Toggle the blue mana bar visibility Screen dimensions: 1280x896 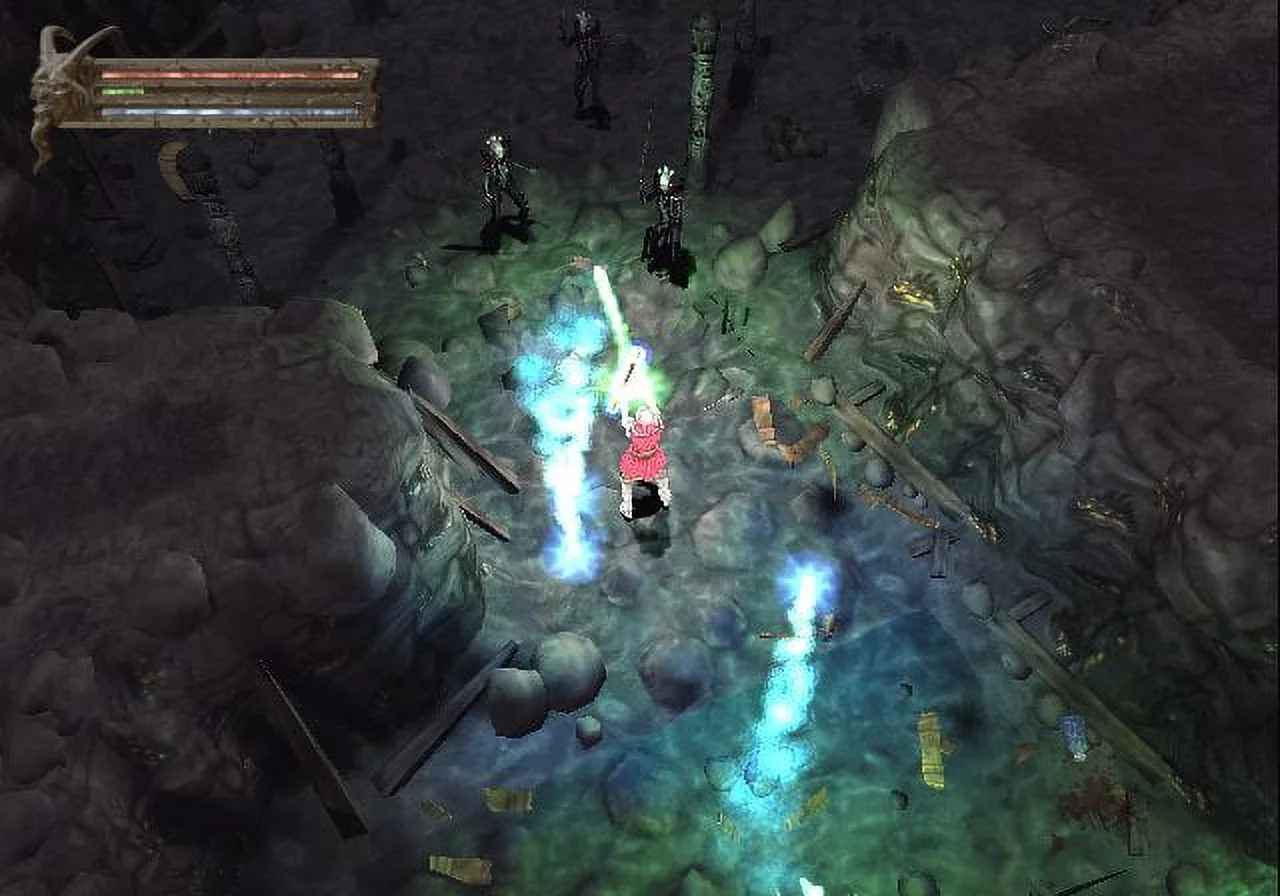(x=230, y=112)
